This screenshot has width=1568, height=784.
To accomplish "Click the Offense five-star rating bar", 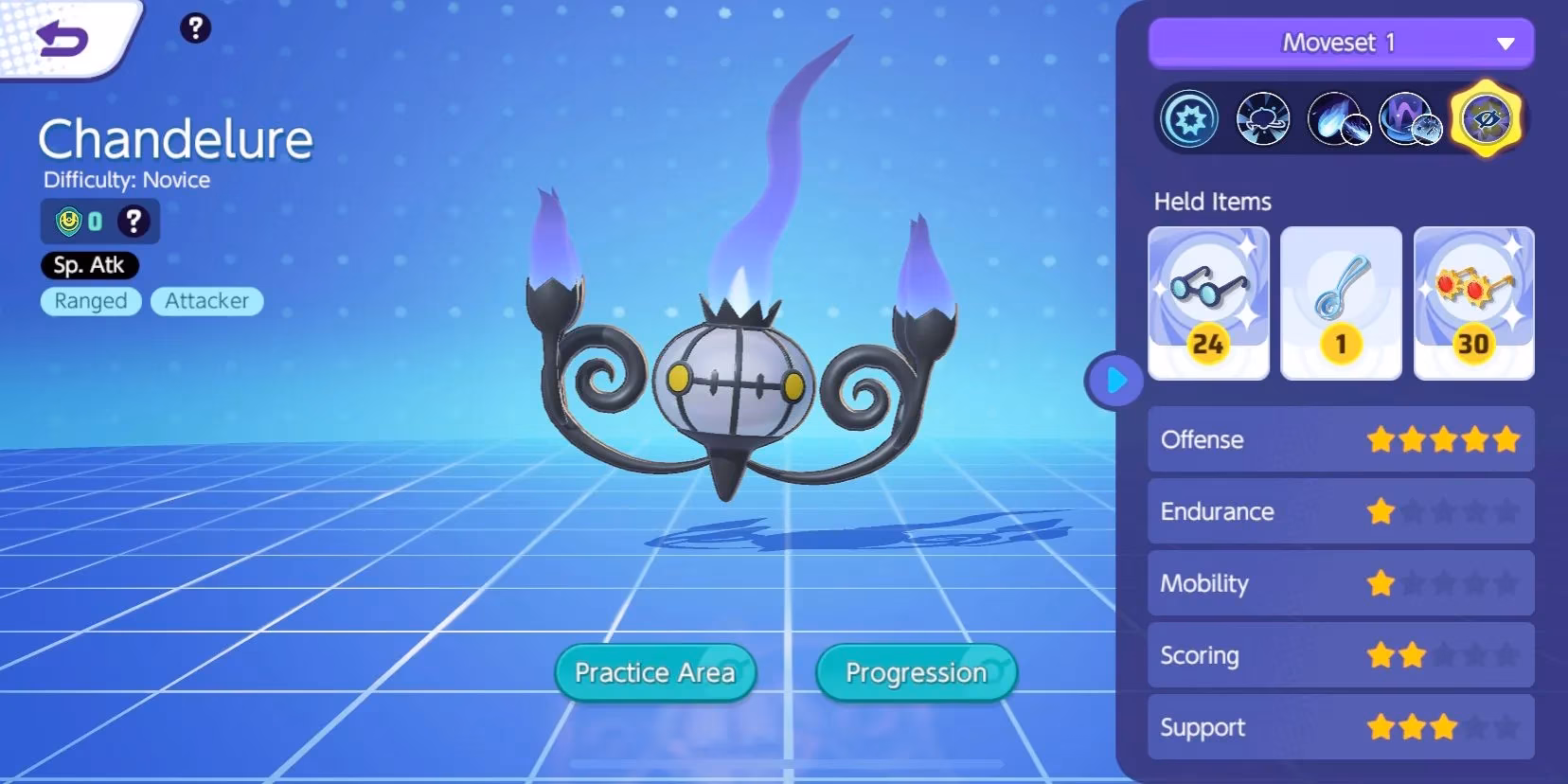I will point(1341,439).
